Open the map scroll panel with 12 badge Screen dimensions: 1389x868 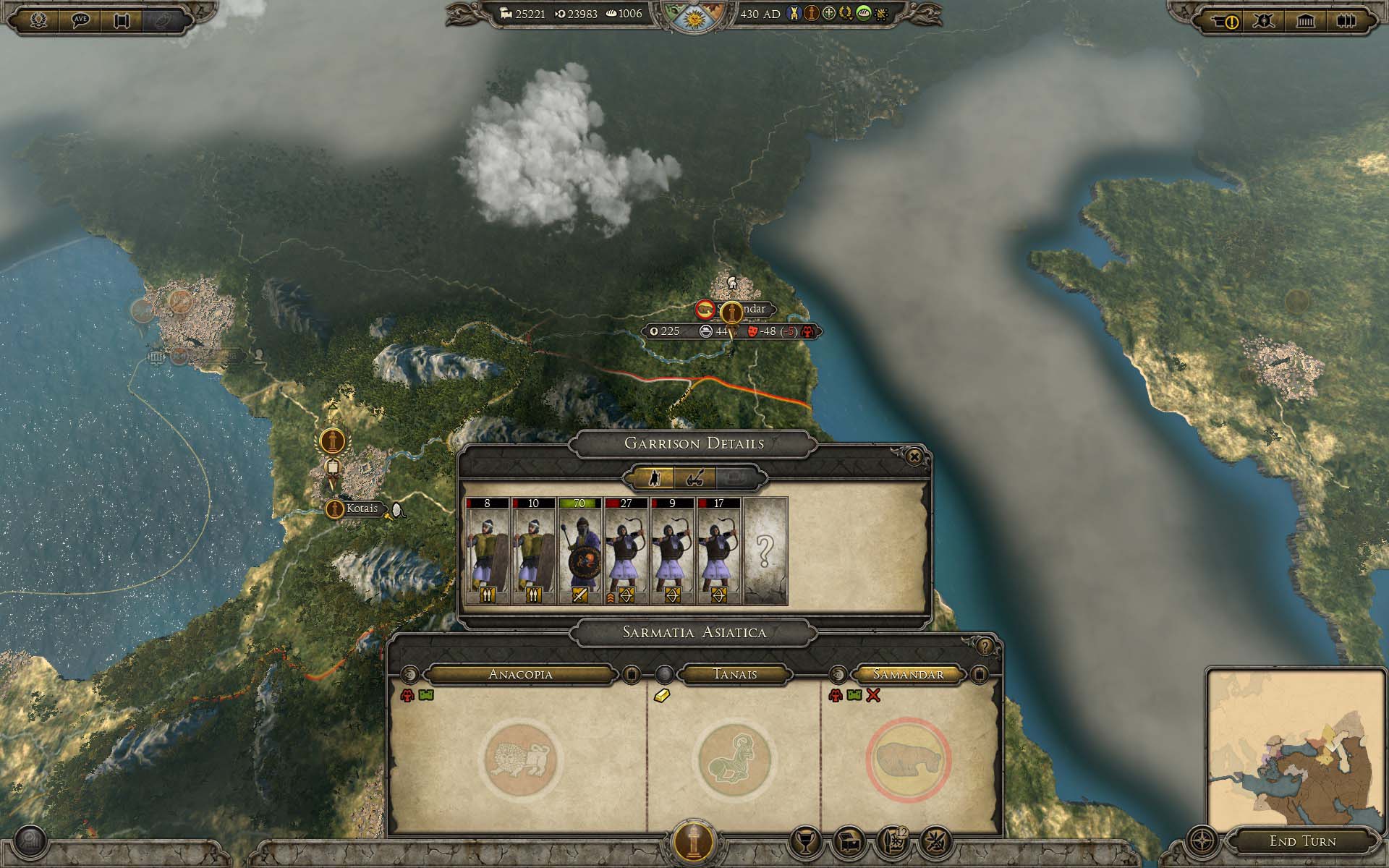click(893, 841)
